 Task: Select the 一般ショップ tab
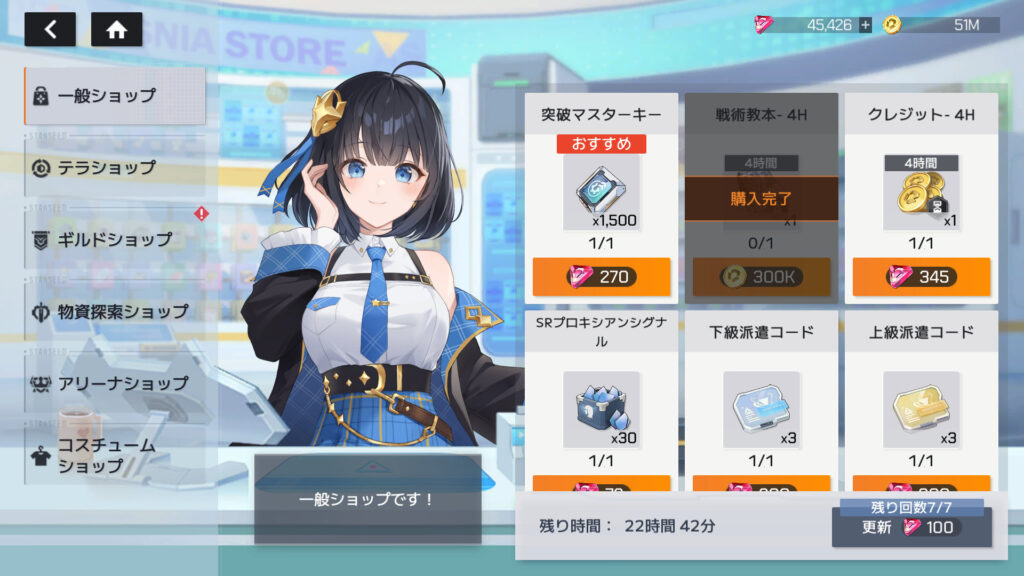[x=115, y=96]
